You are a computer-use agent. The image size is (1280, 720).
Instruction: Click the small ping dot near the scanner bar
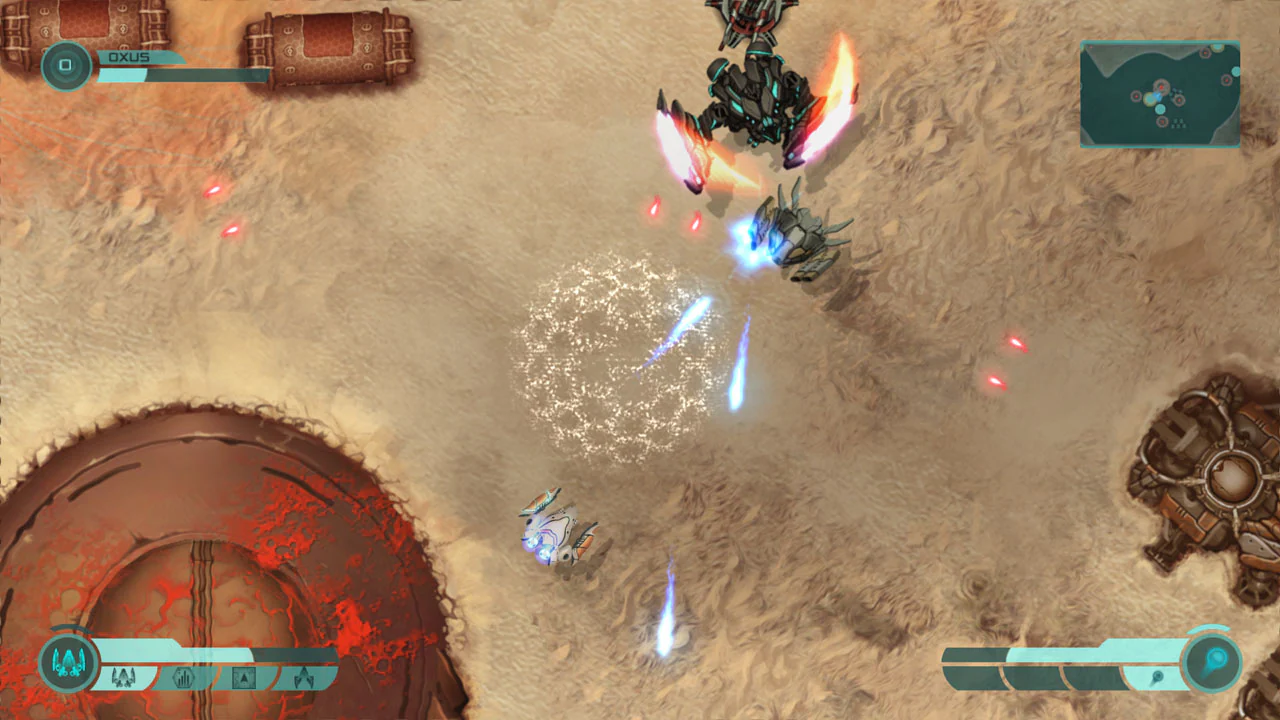point(1158,675)
